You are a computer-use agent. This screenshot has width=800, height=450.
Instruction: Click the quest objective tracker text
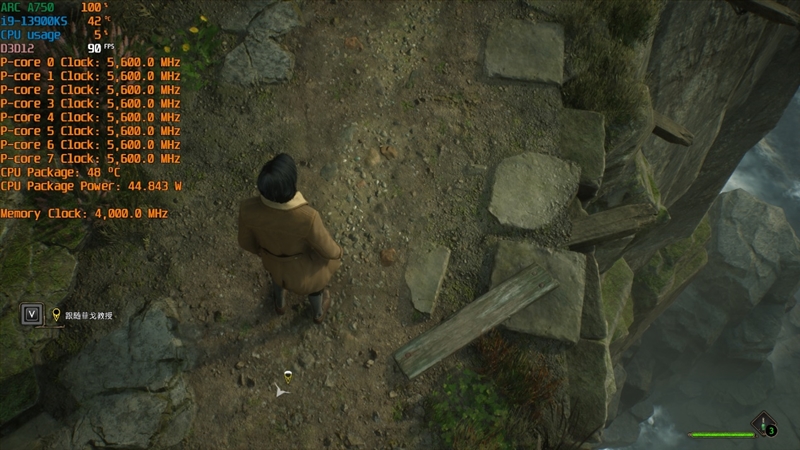89,316
